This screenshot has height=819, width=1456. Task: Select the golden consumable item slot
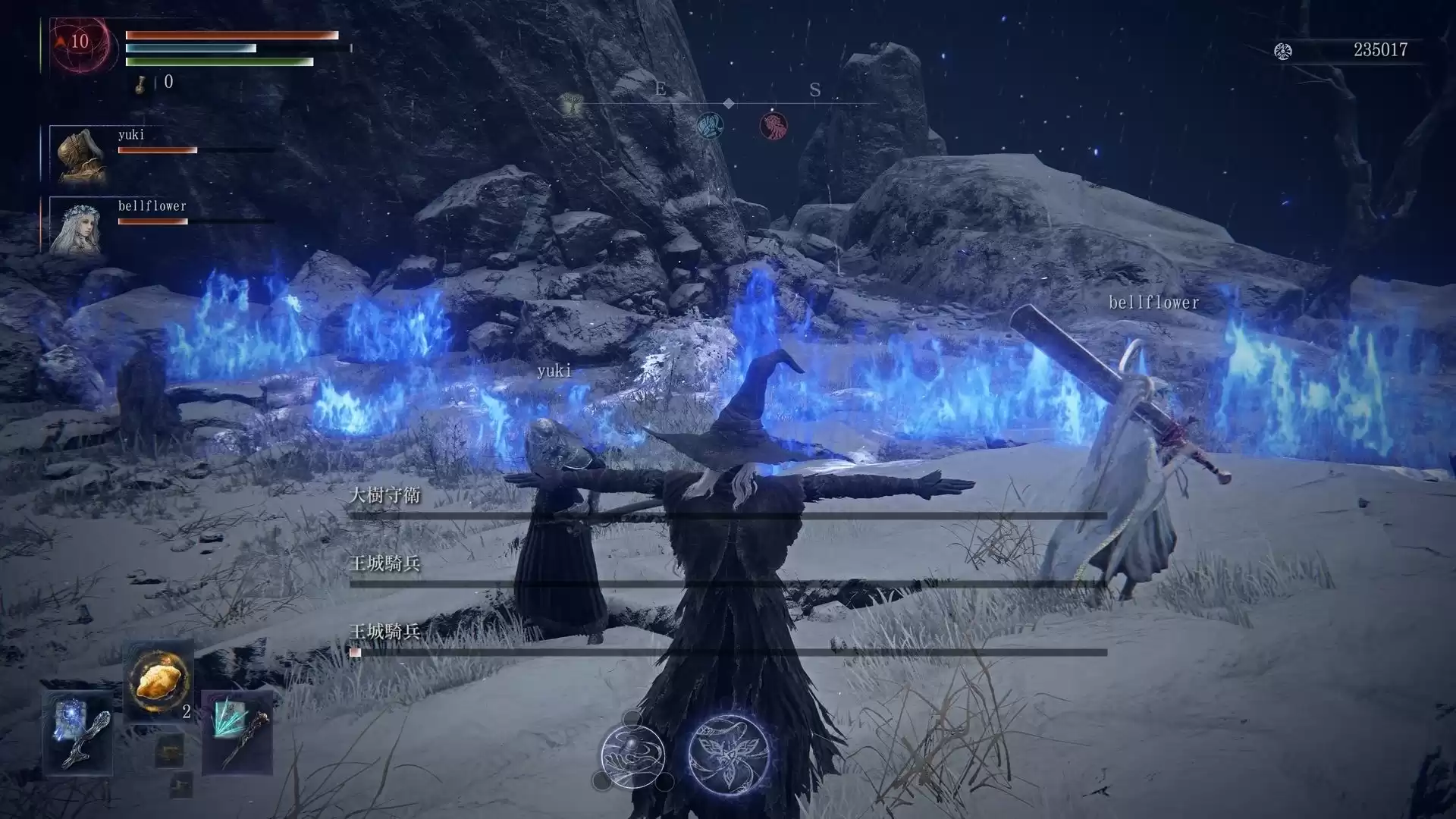point(157,681)
